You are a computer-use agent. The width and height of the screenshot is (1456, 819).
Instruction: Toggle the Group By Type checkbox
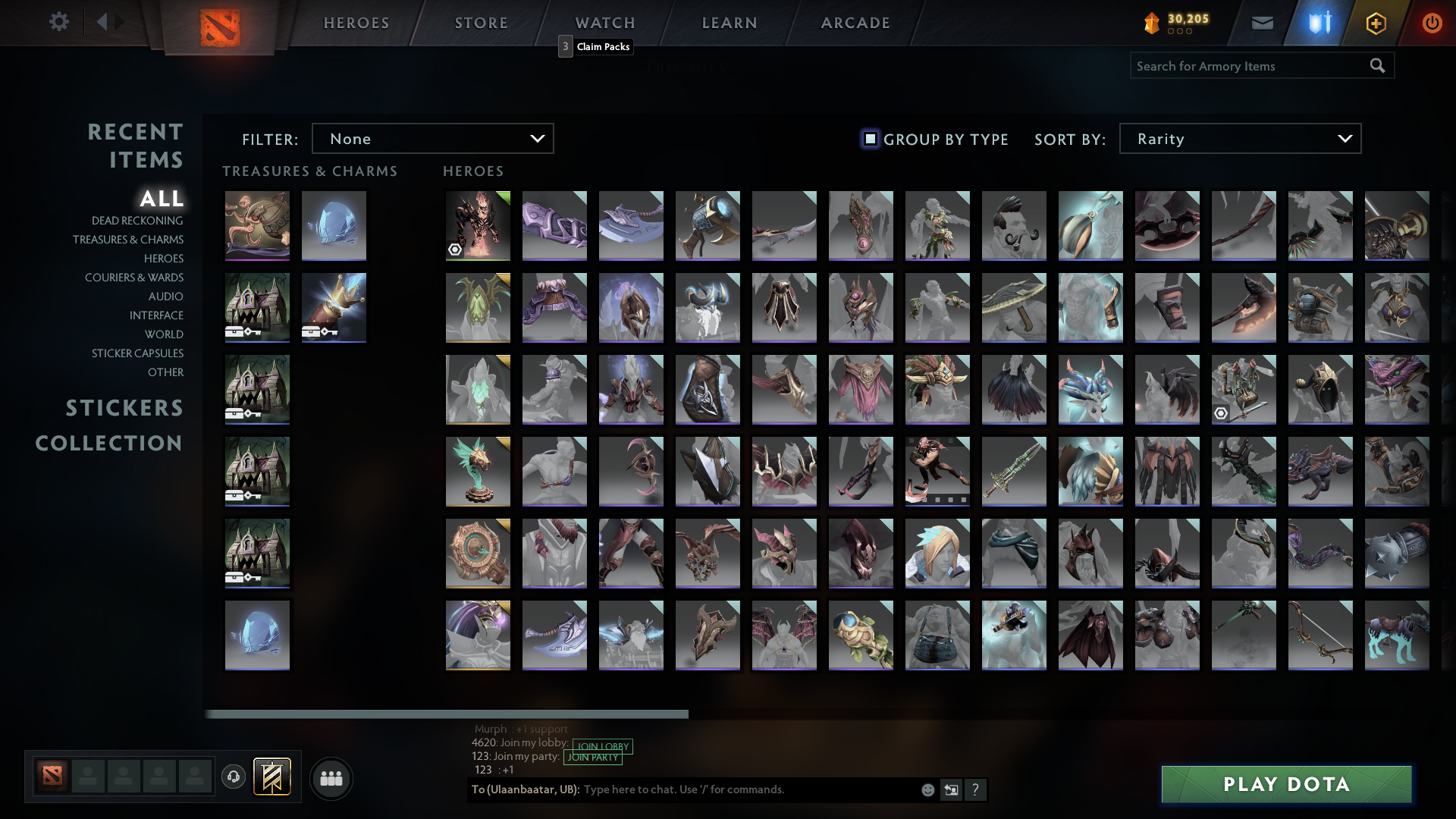869,139
